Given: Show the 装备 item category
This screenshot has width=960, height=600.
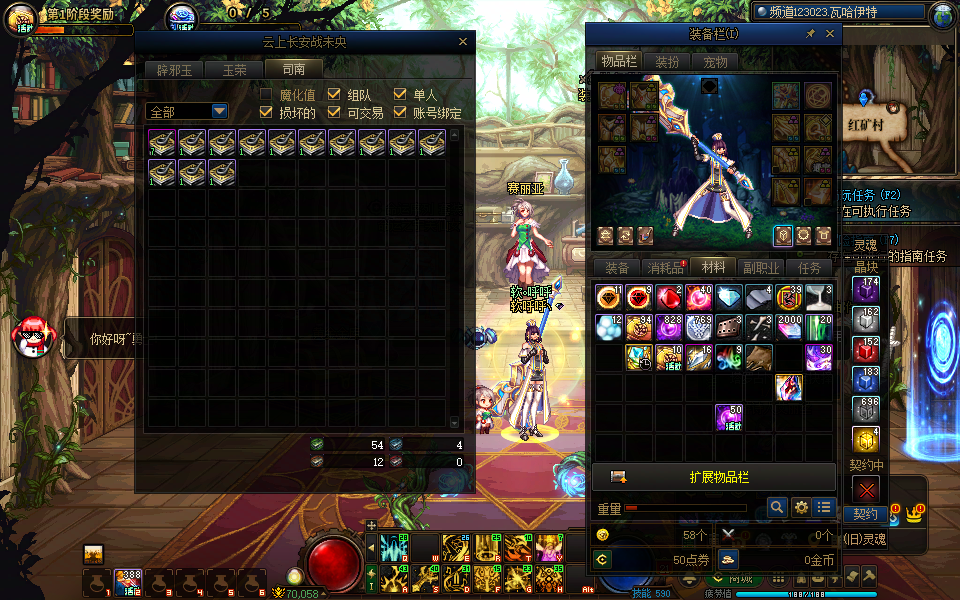Looking at the screenshot, I should tap(617, 268).
